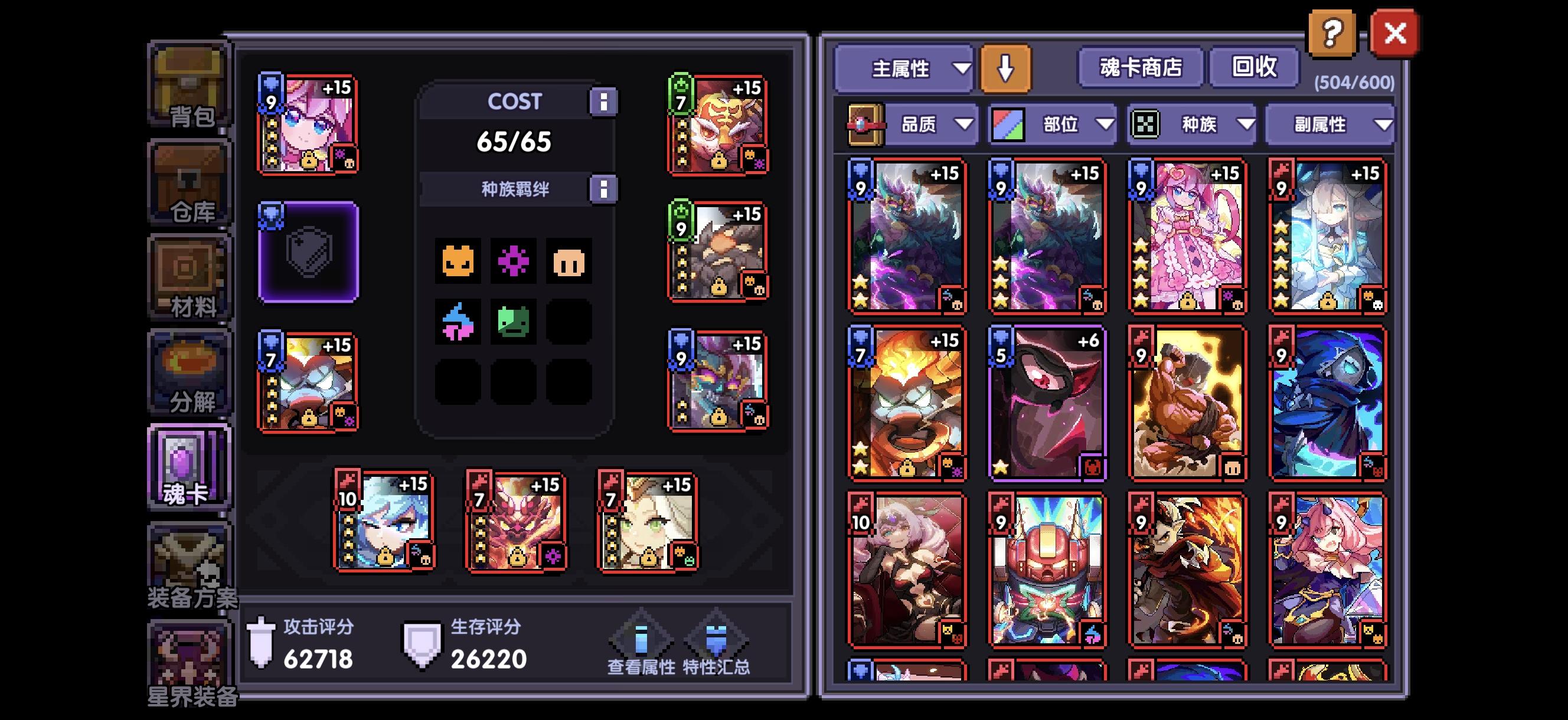Open the 分解 decompose panel
Image resolution: width=1568 pixels, height=720 pixels.
pos(190,374)
